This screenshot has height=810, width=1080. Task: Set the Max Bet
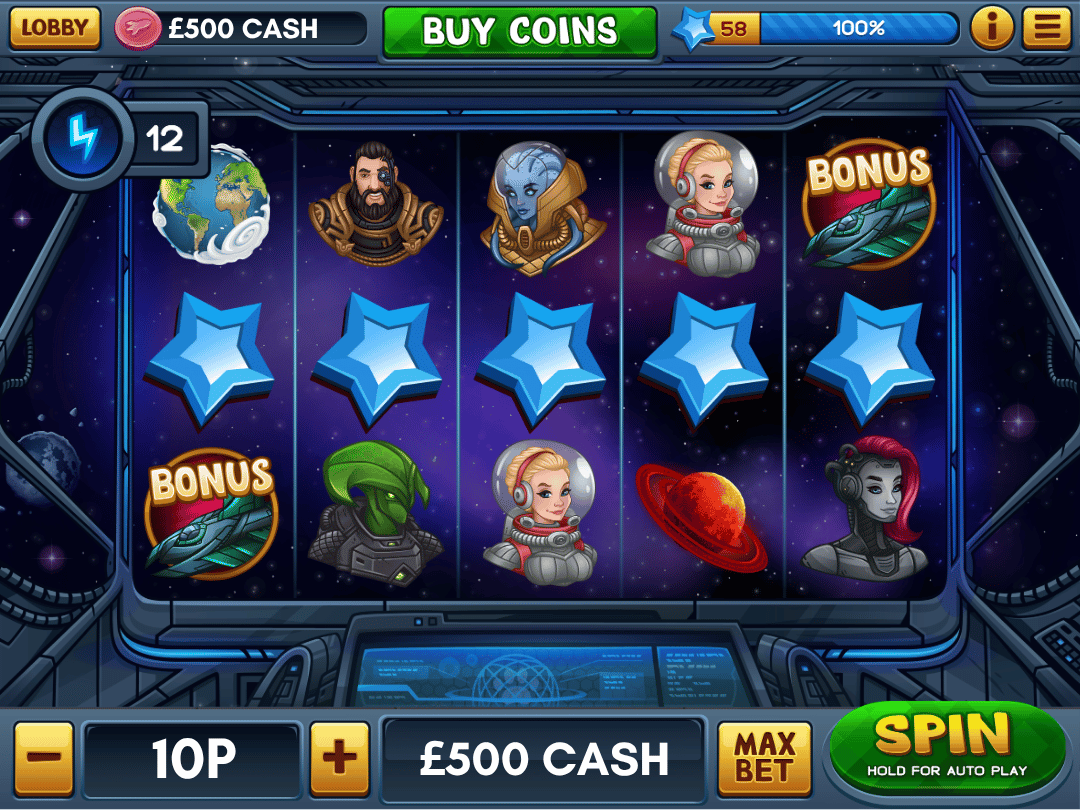click(765, 759)
